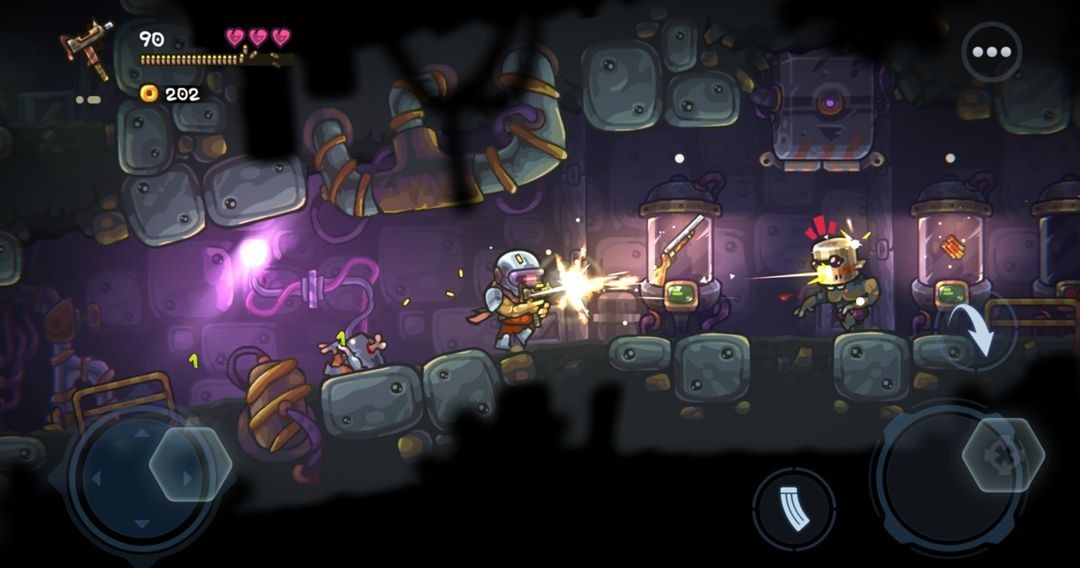The image size is (1080, 568).
Task: Tap the ammo magazine reload button
Action: pos(794,508)
